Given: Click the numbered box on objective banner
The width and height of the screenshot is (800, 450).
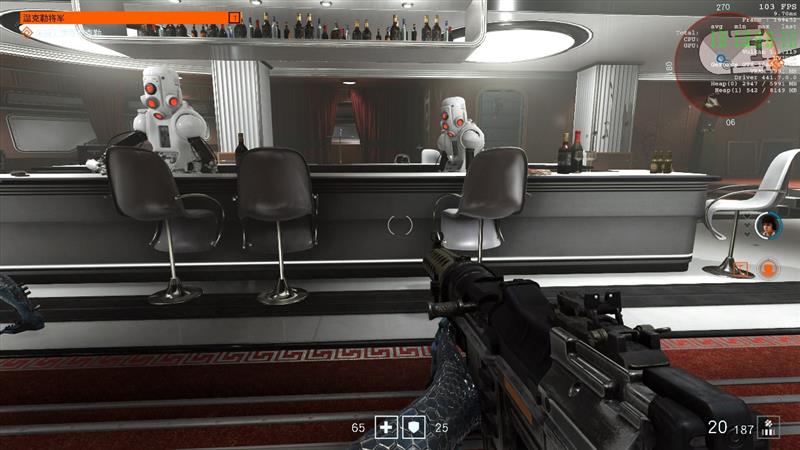Looking at the screenshot, I should point(235,17).
